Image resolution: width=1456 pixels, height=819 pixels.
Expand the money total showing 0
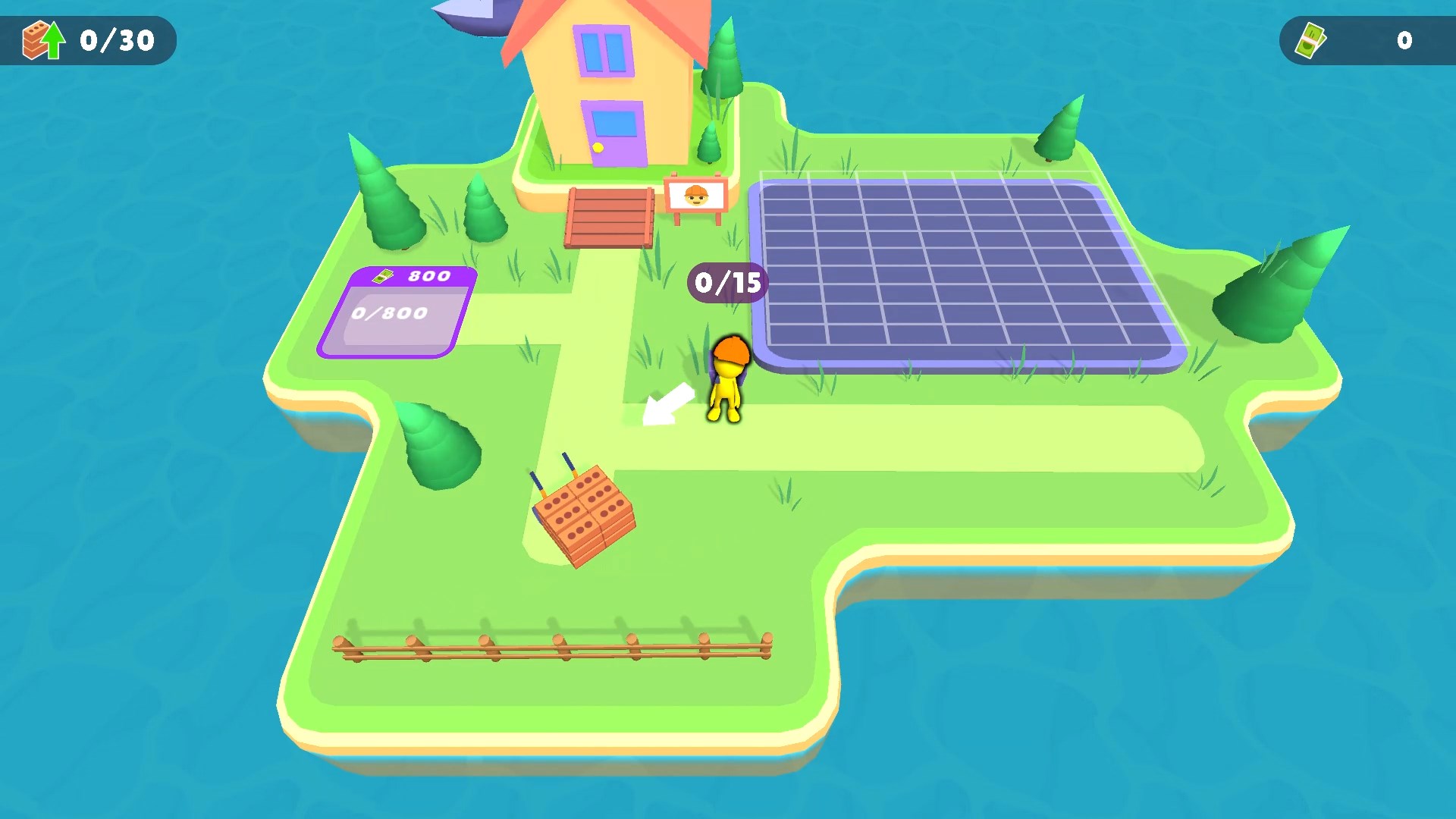(x=1404, y=41)
